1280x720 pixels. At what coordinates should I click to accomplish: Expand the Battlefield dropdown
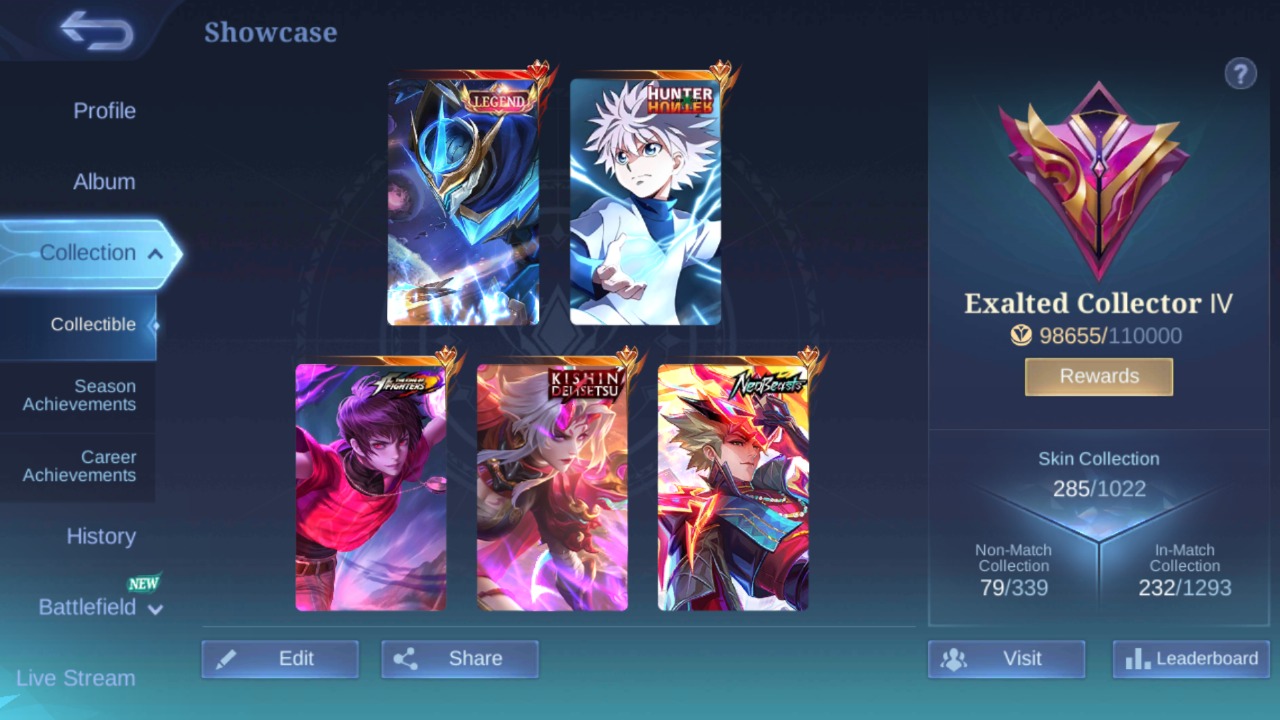click(x=155, y=609)
